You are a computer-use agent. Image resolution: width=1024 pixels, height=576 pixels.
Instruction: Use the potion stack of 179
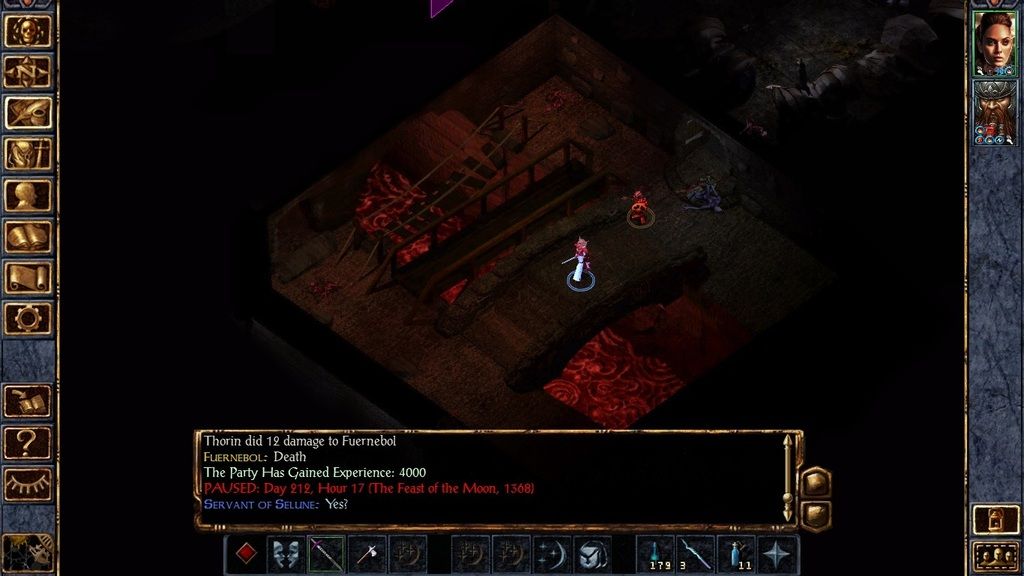[655, 554]
